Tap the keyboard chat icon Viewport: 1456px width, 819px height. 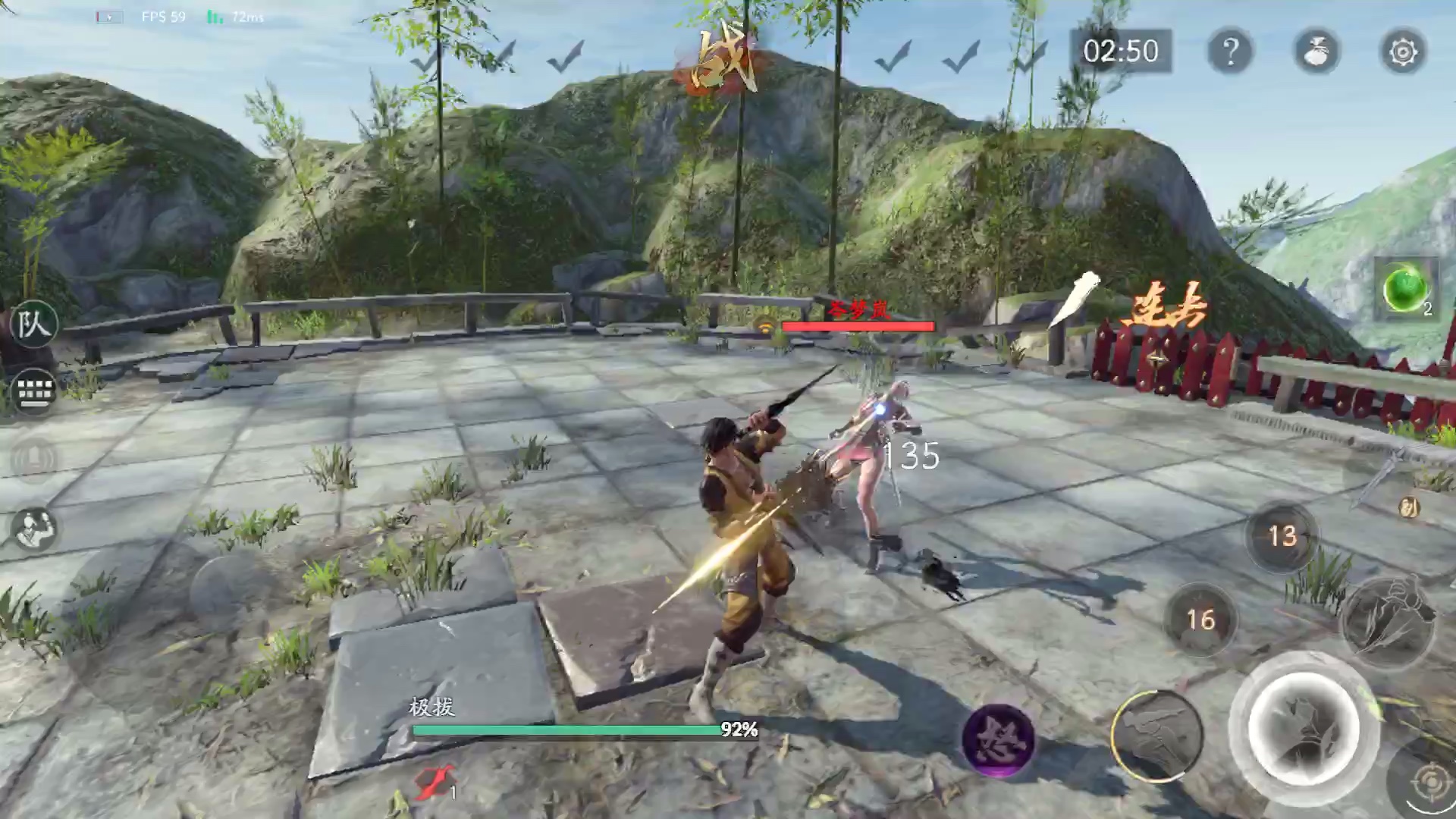pyautogui.click(x=33, y=391)
